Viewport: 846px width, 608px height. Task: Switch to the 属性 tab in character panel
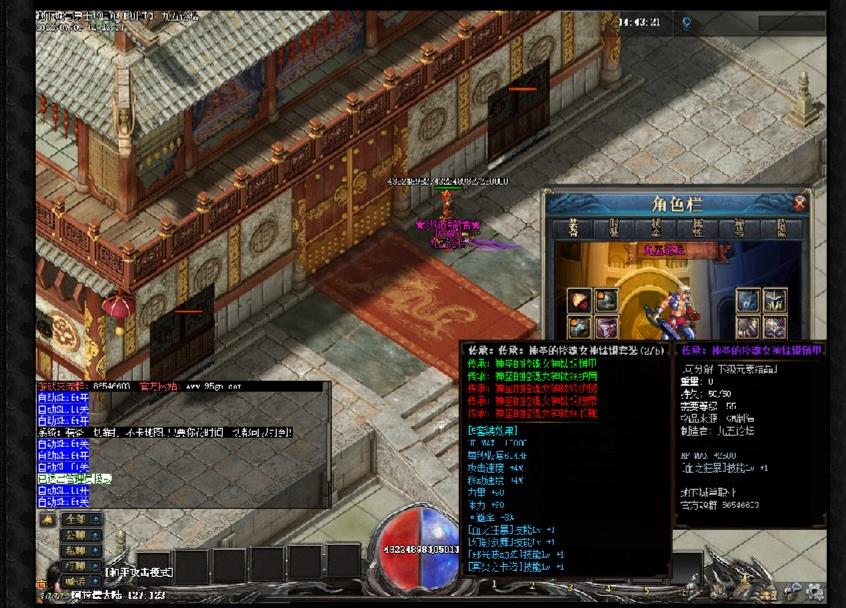(697, 228)
